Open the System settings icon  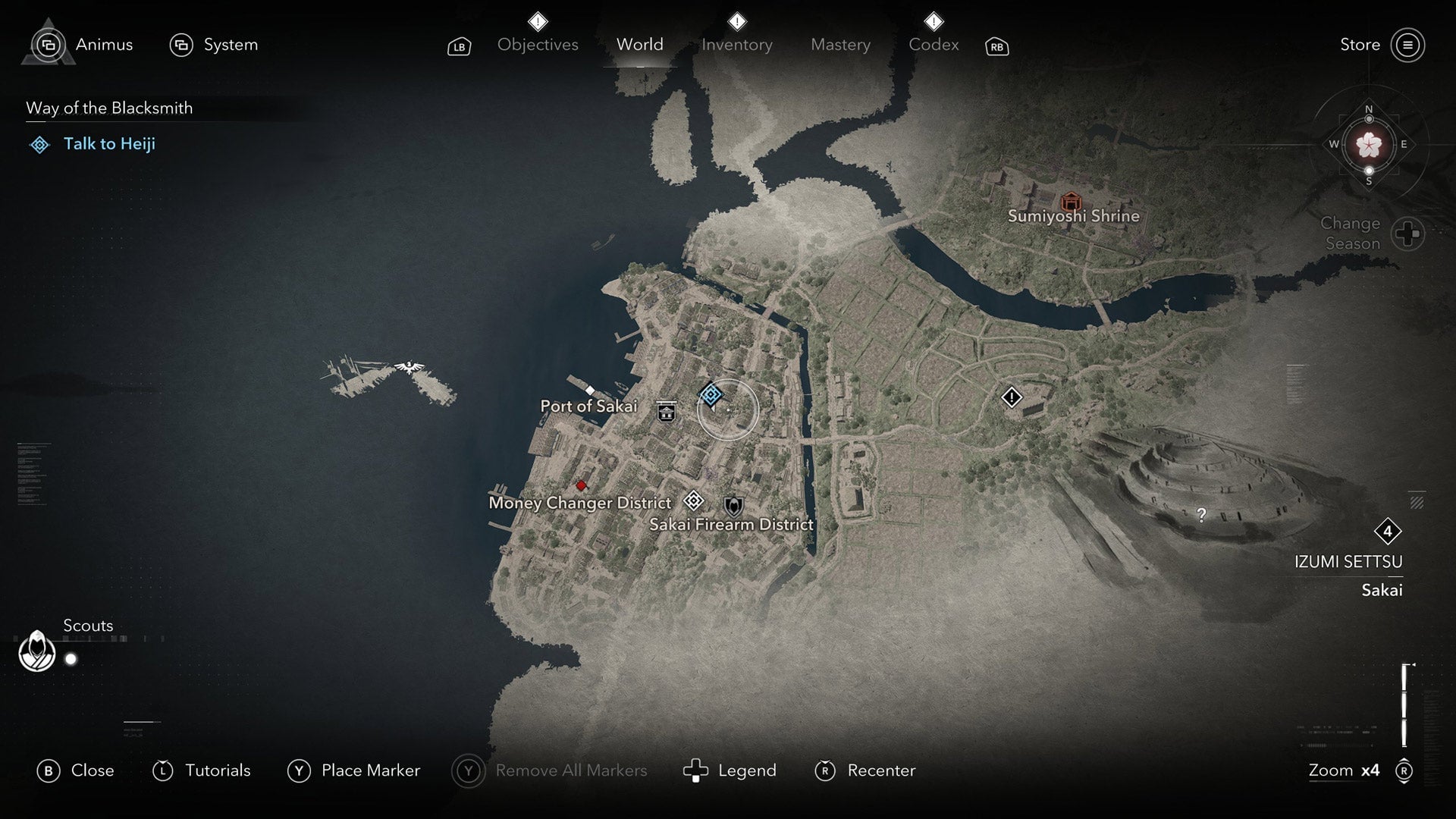pyautogui.click(x=182, y=45)
